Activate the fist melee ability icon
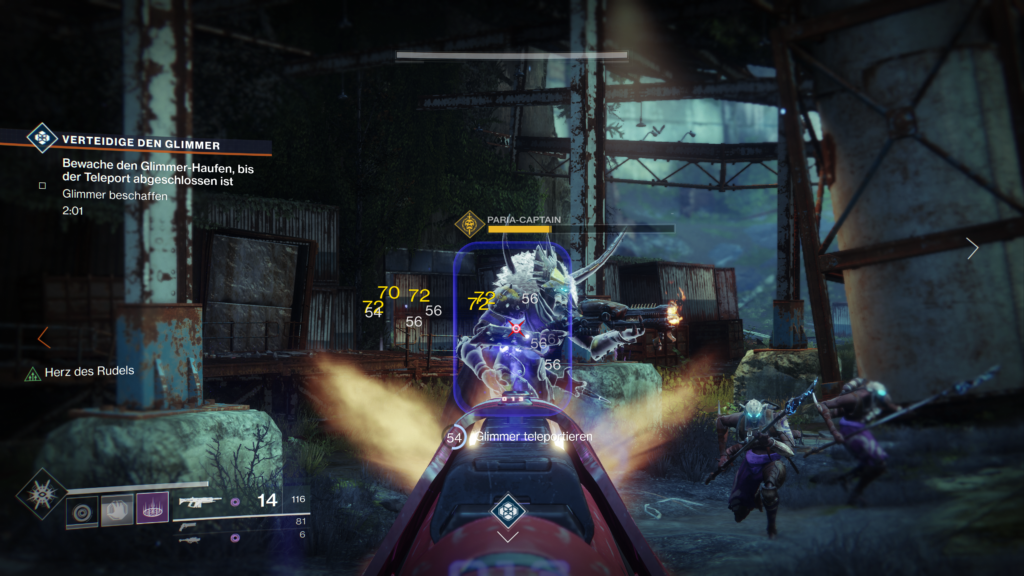The width and height of the screenshot is (1024, 576). (x=116, y=512)
